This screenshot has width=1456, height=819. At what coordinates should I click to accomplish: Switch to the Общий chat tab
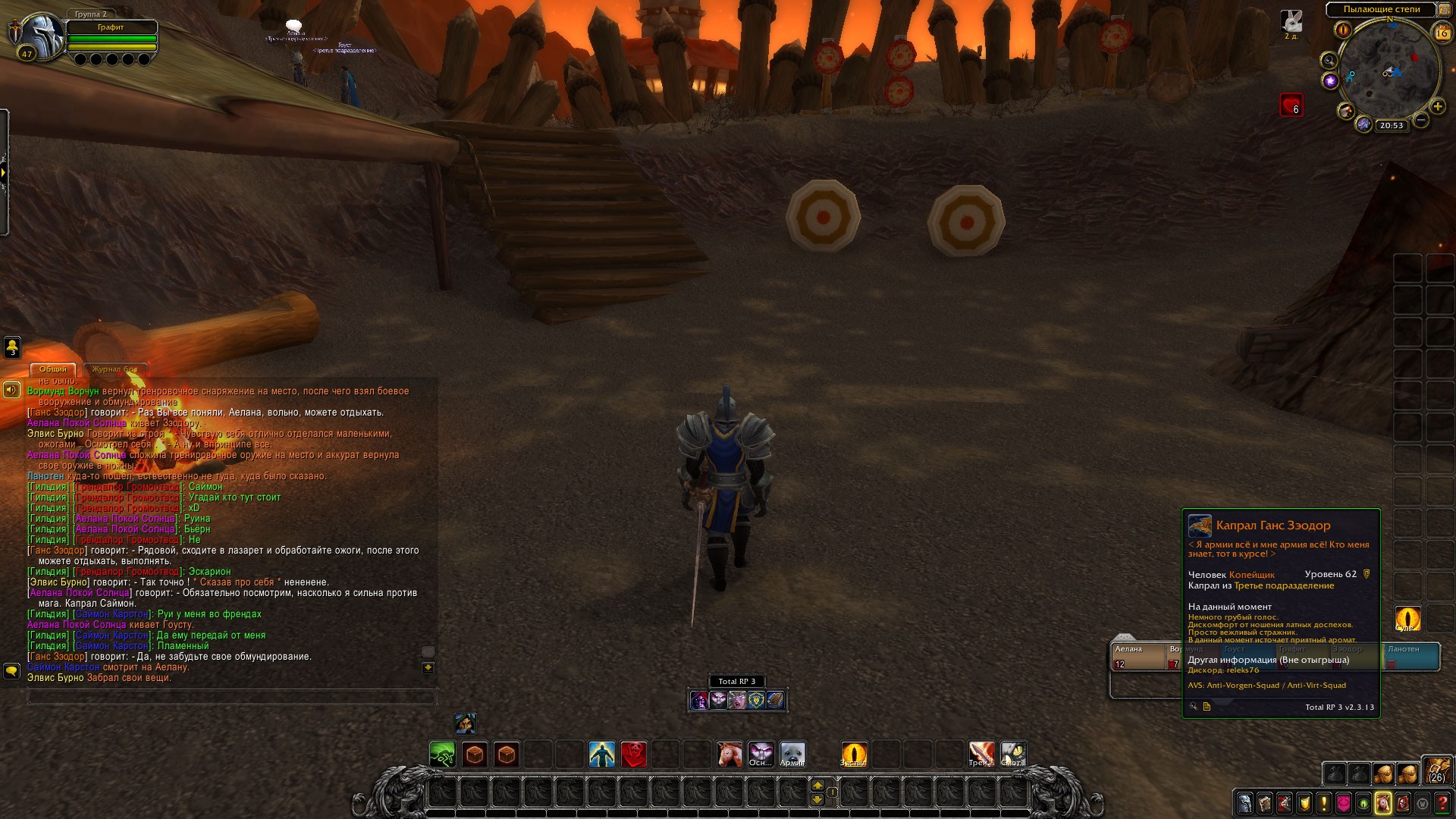[x=53, y=369]
